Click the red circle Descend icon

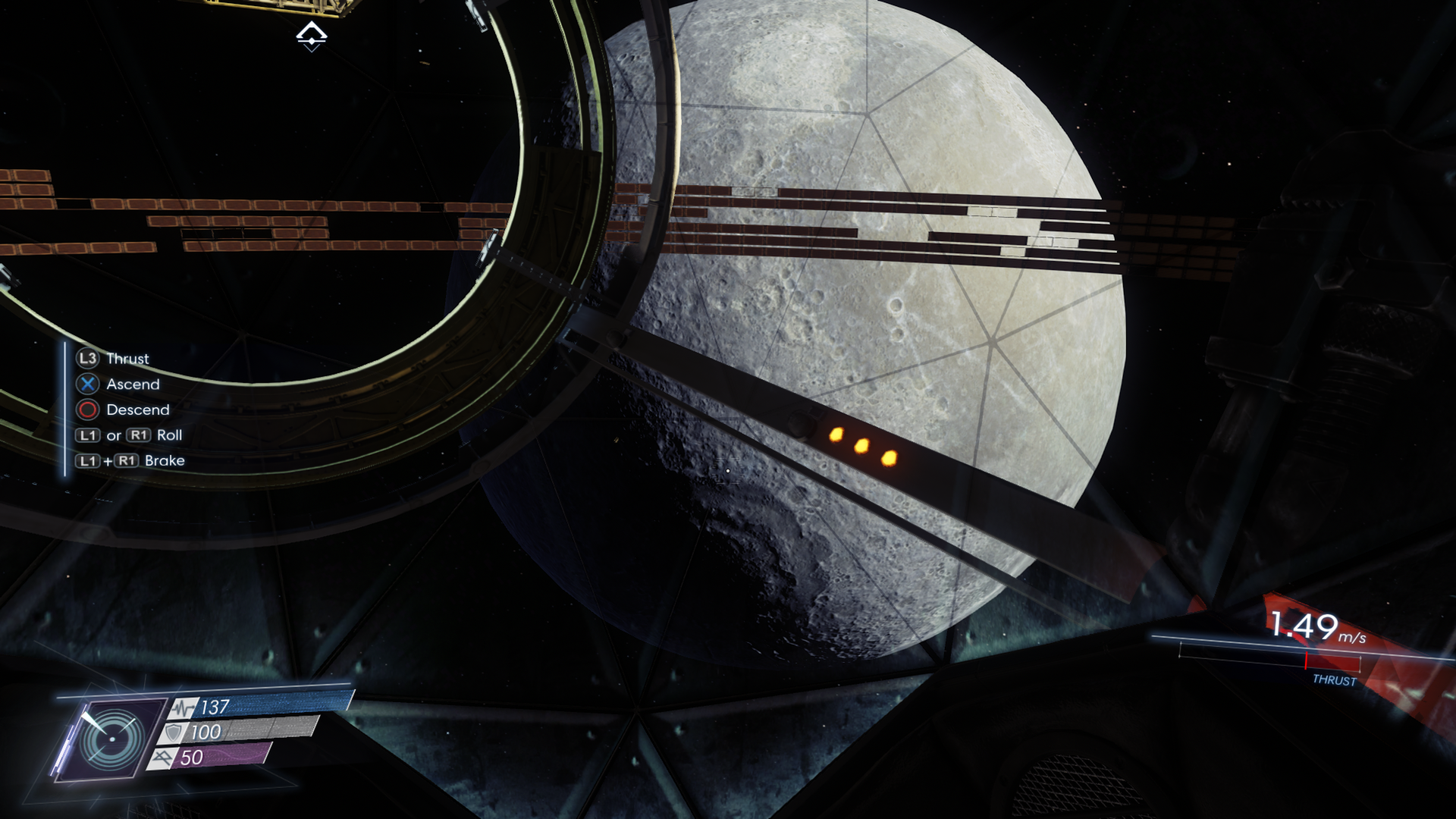coord(86,410)
